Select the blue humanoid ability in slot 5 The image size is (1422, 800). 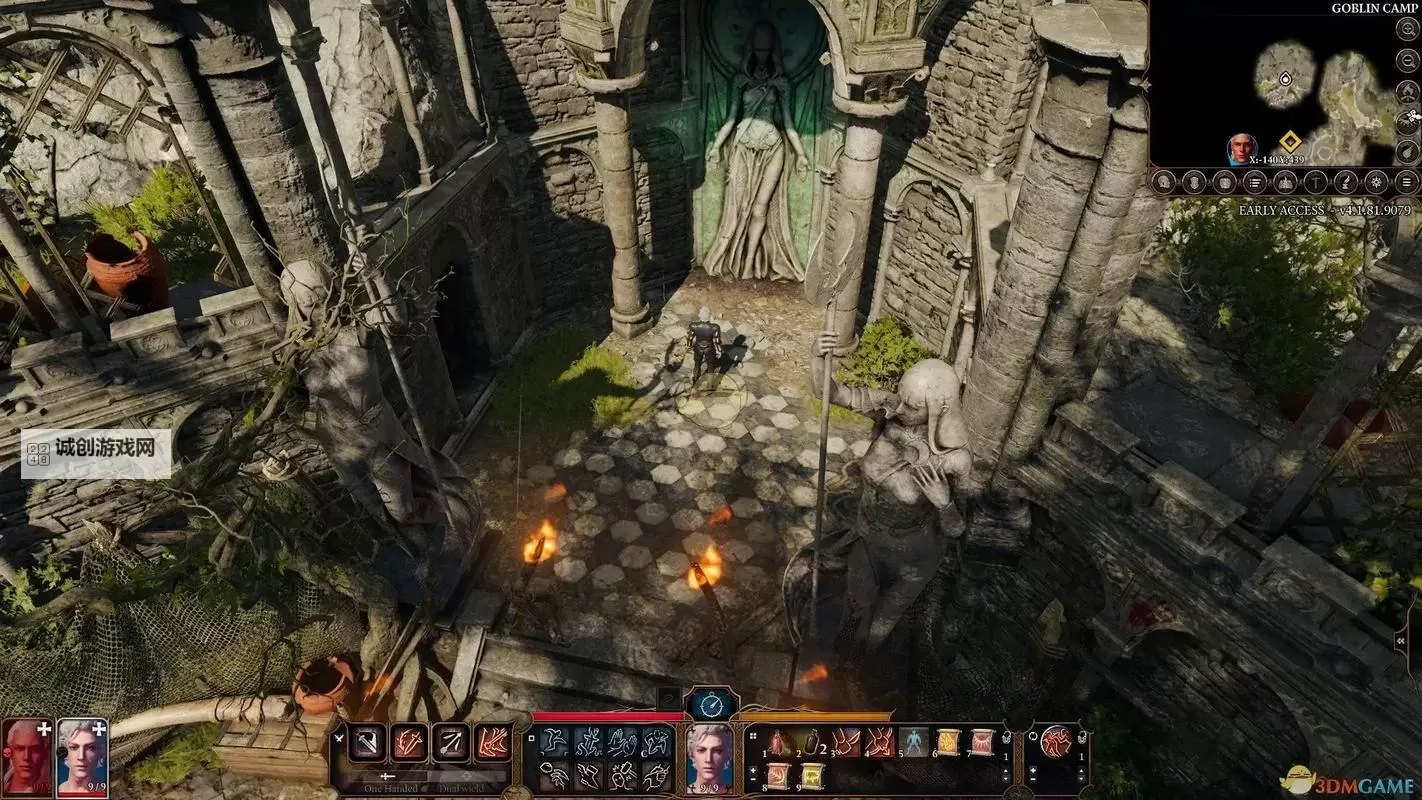pyautogui.click(x=913, y=742)
